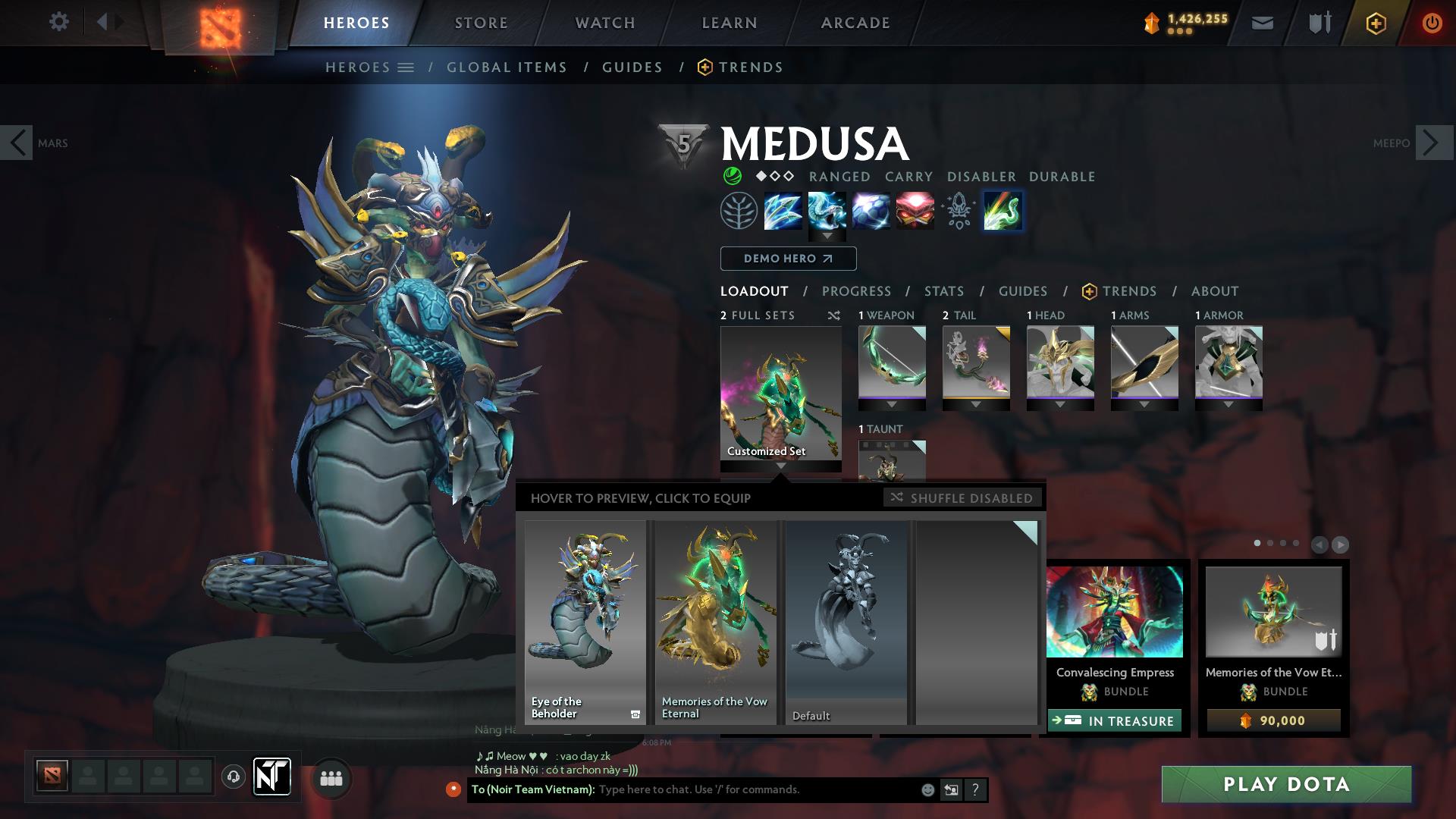The width and height of the screenshot is (1456, 819).
Task: Open the Arcade tab
Action: [855, 22]
